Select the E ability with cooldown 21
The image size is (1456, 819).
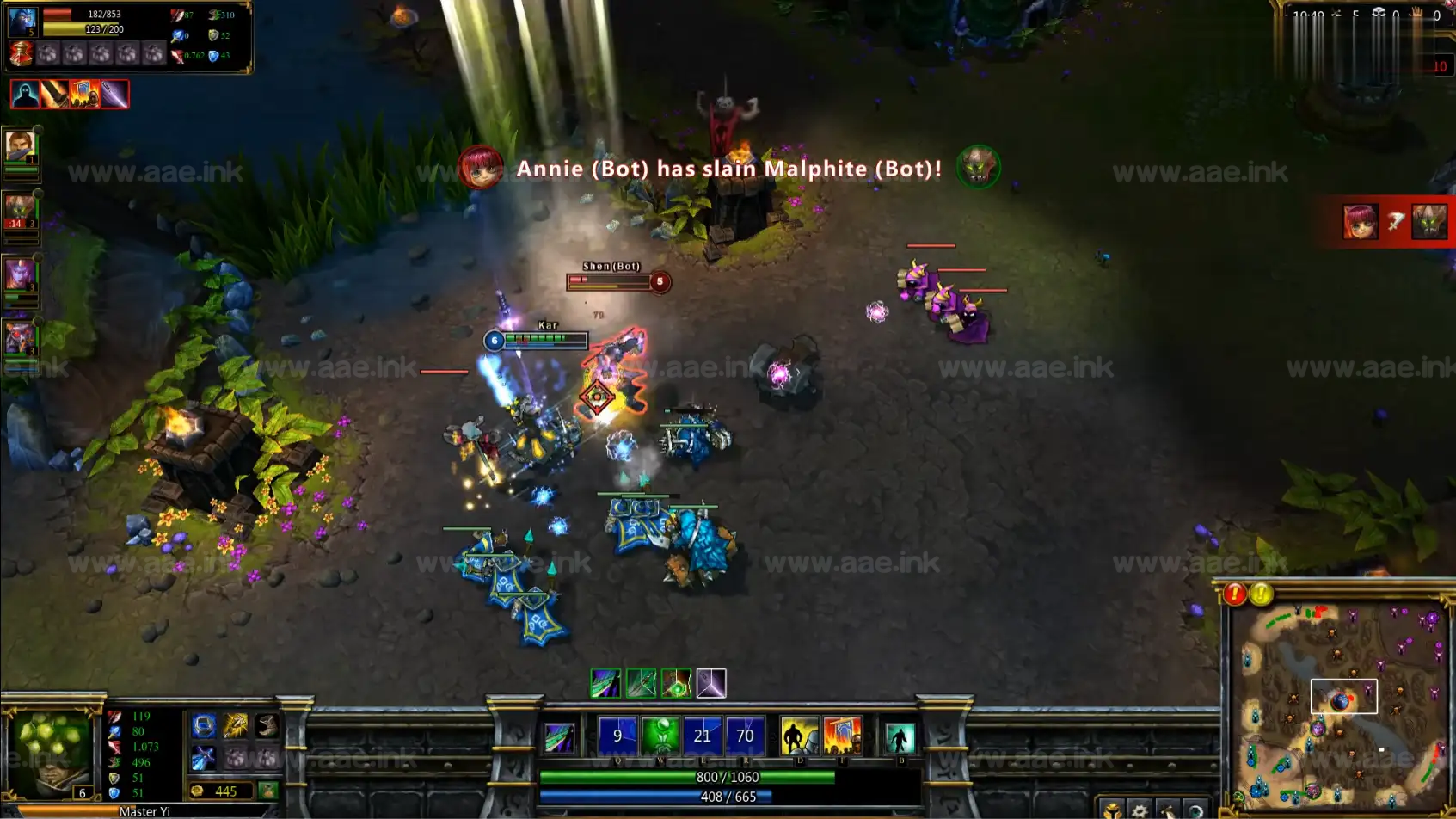click(703, 736)
